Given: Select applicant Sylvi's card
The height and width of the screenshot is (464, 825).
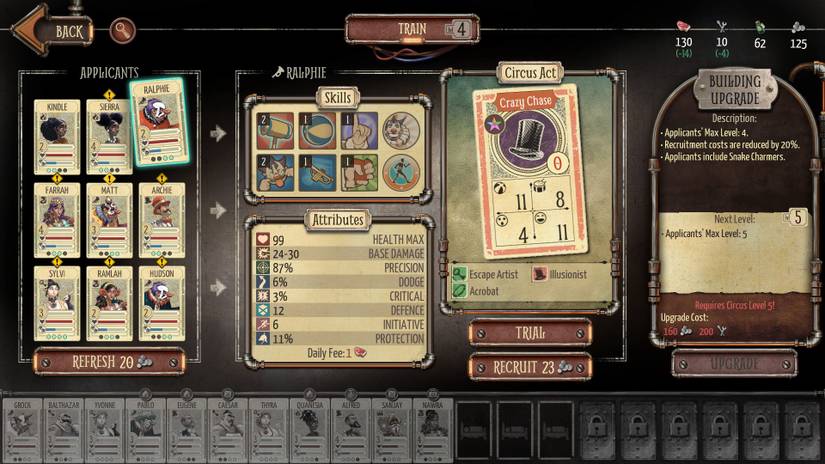Looking at the screenshot, I should [56, 302].
